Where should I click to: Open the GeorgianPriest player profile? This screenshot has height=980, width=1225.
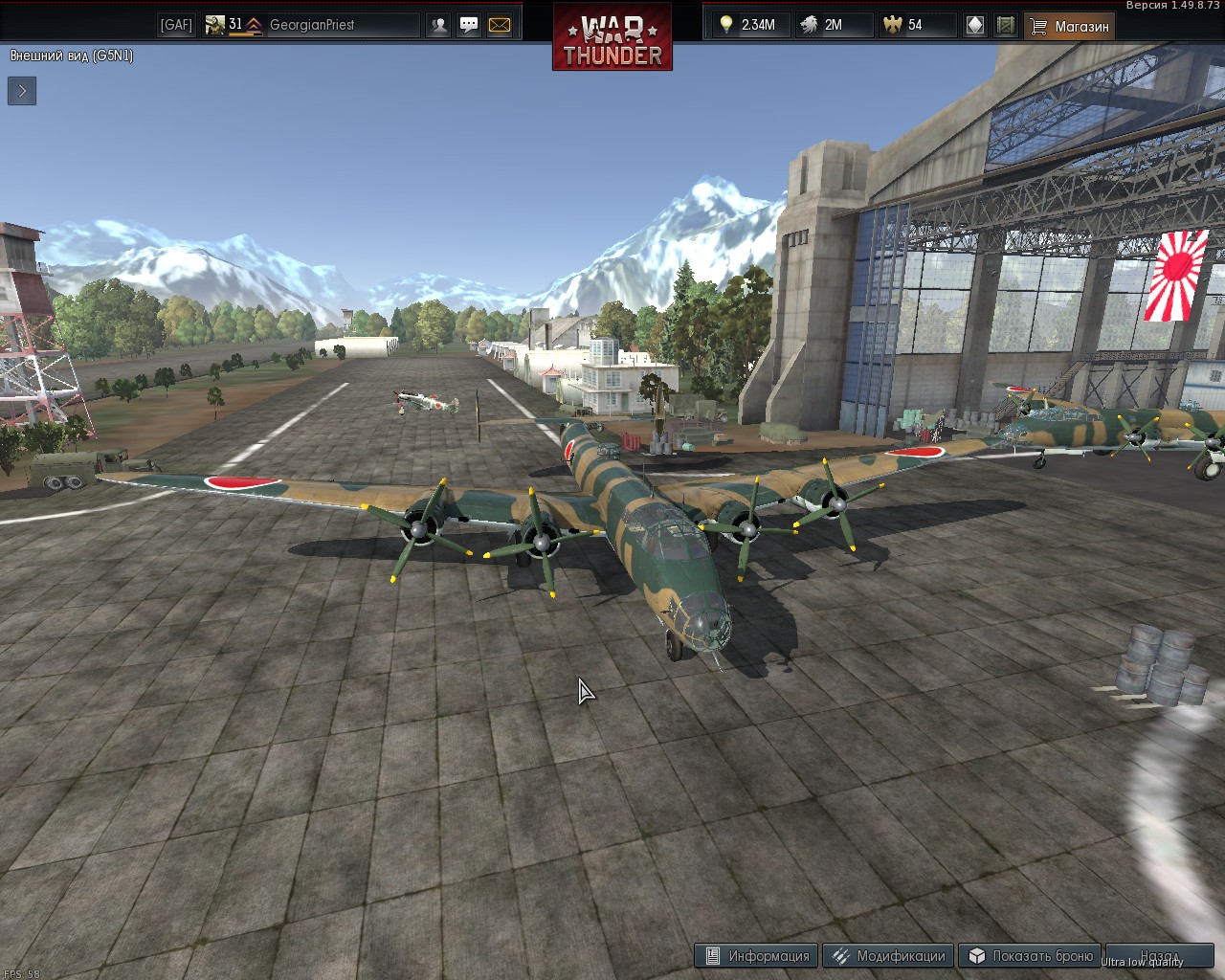(x=311, y=25)
